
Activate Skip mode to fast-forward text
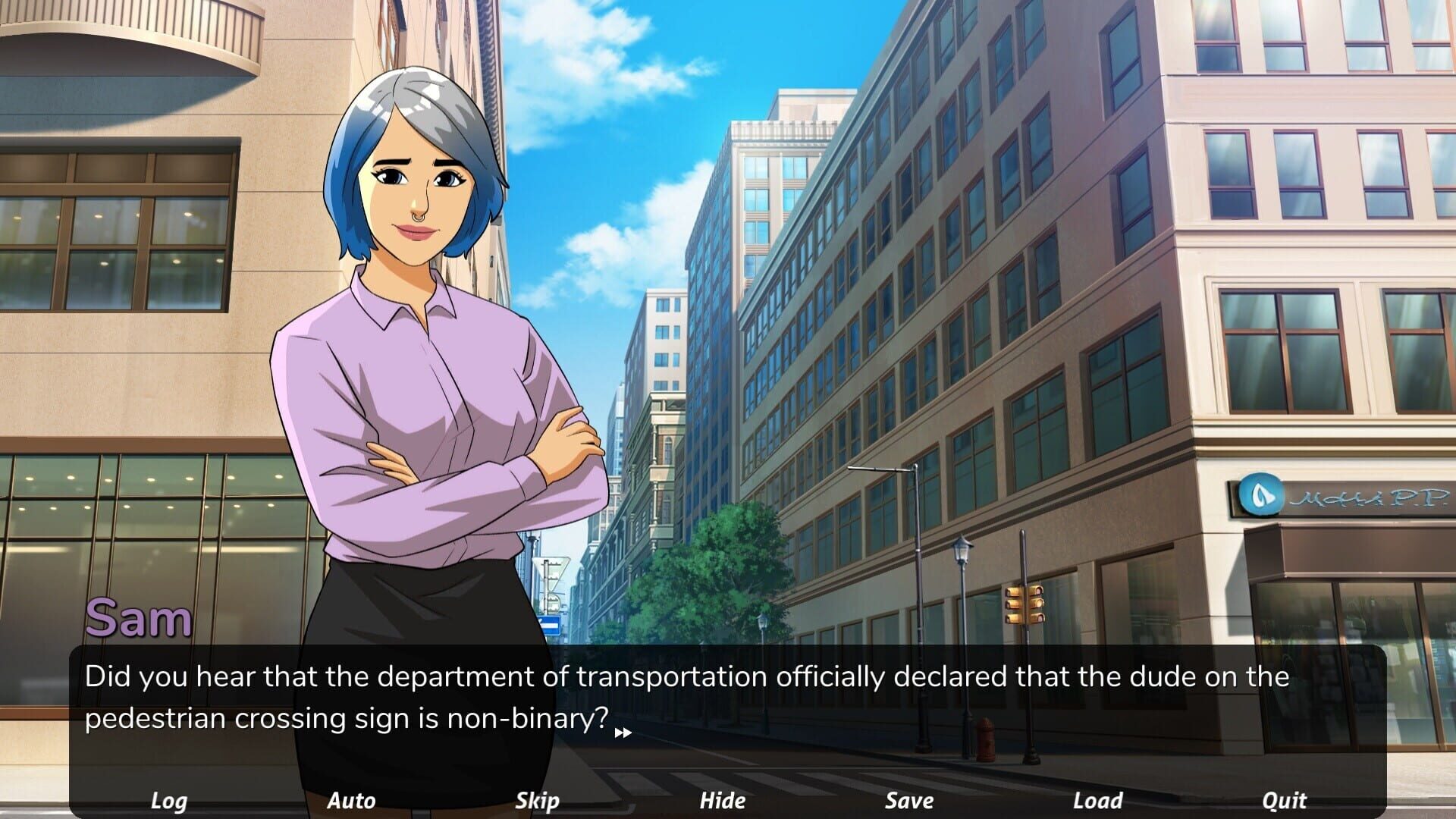coord(538,800)
